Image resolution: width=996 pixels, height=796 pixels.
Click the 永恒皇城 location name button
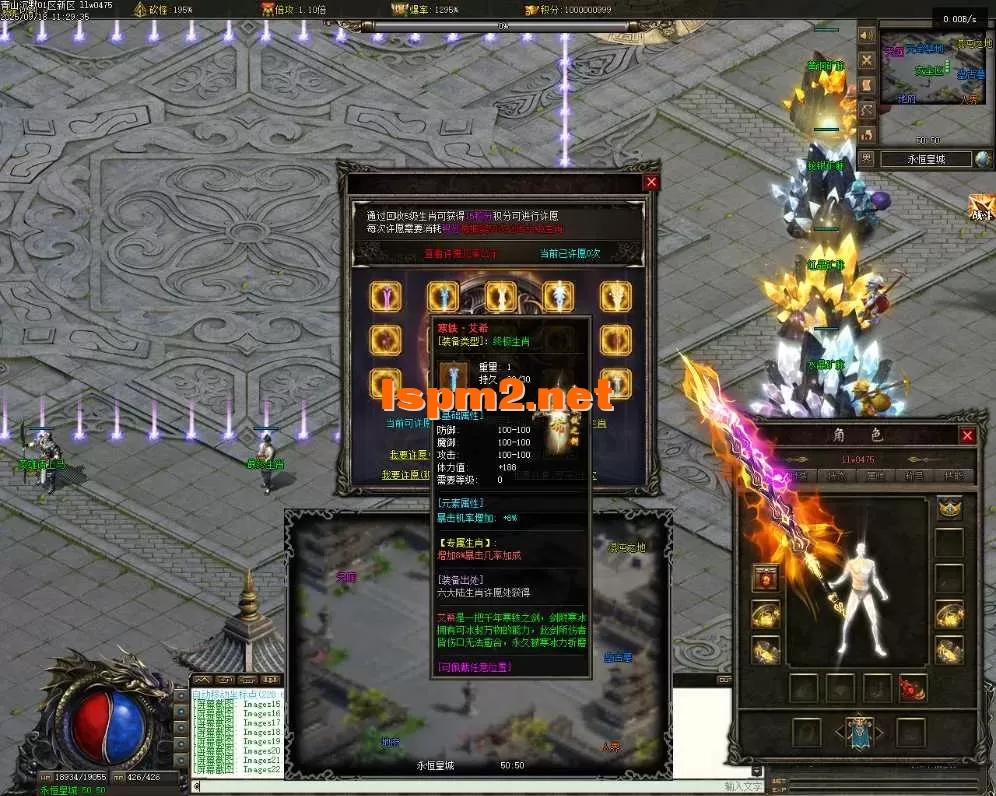(x=925, y=158)
